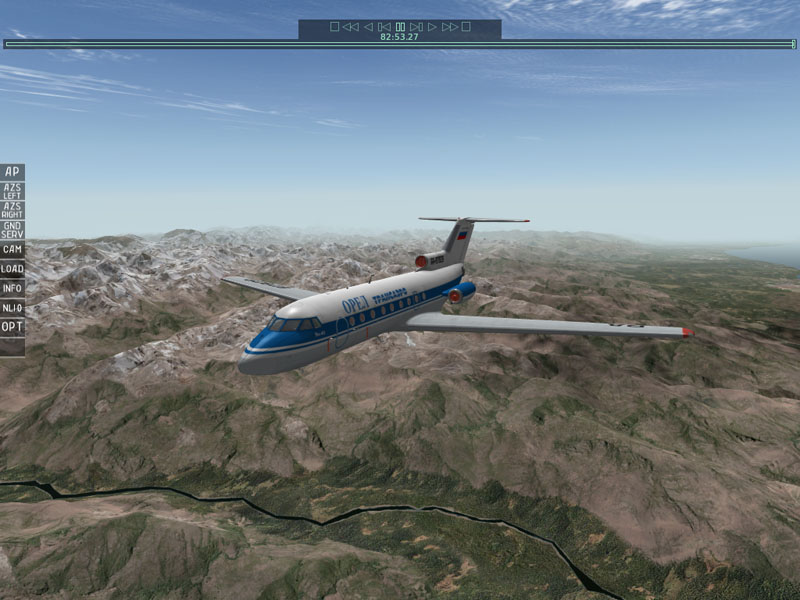Screen dimensions: 800x600
Task: Open the CAM camera panel
Action: [12, 249]
